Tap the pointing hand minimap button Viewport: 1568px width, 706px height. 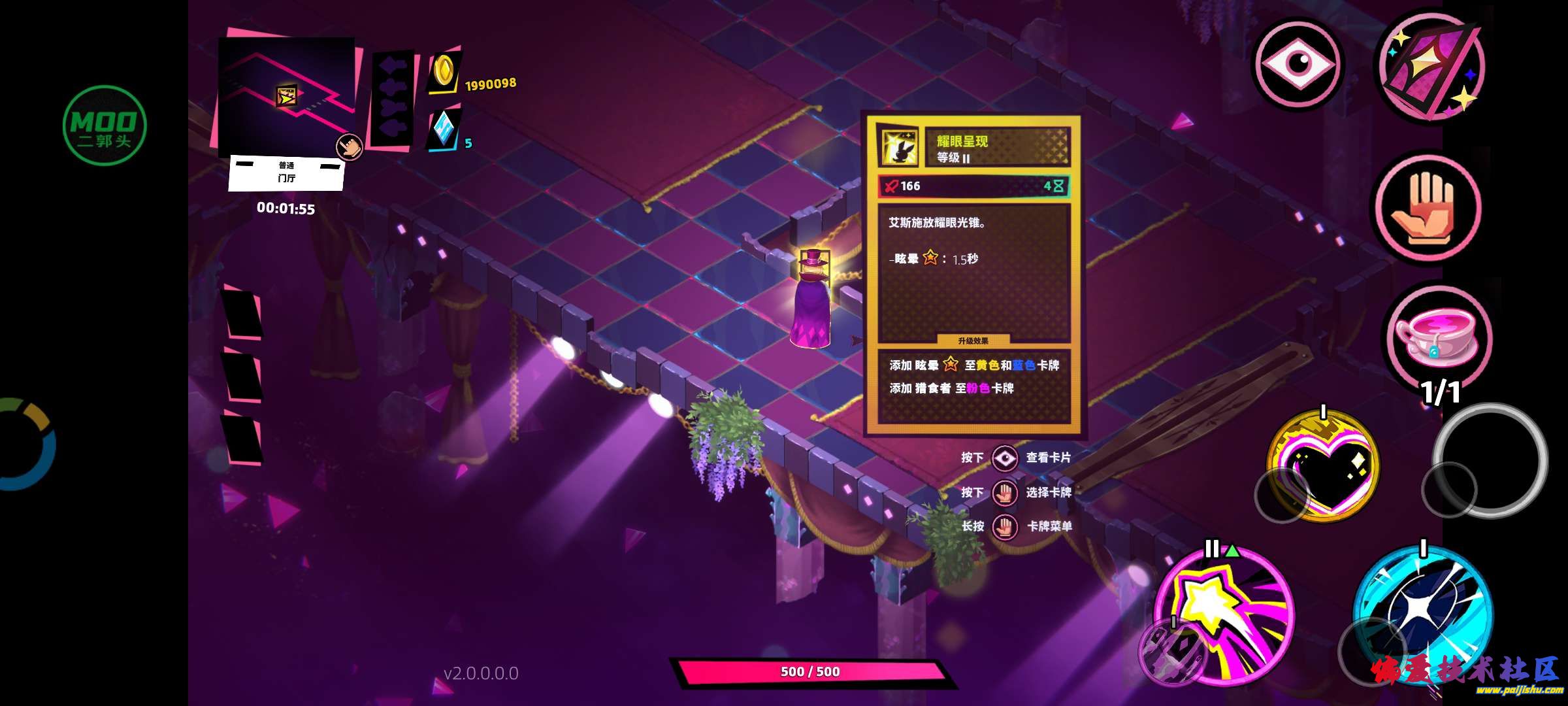click(x=349, y=147)
